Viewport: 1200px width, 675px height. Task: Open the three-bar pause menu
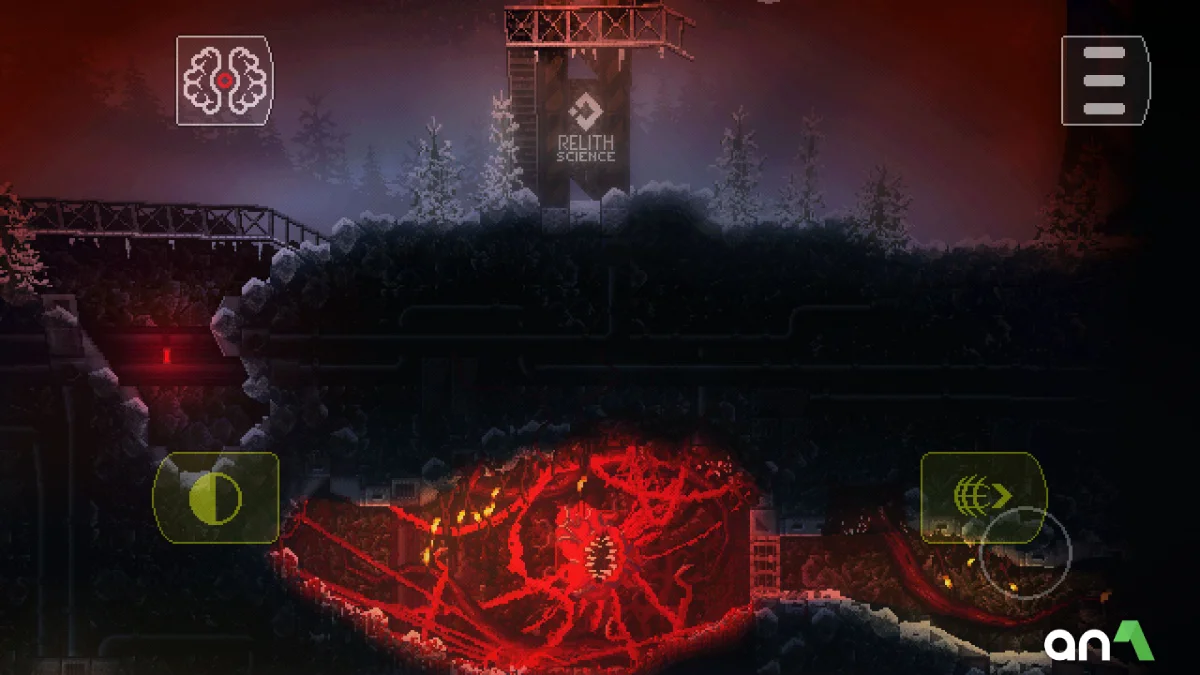[1105, 81]
